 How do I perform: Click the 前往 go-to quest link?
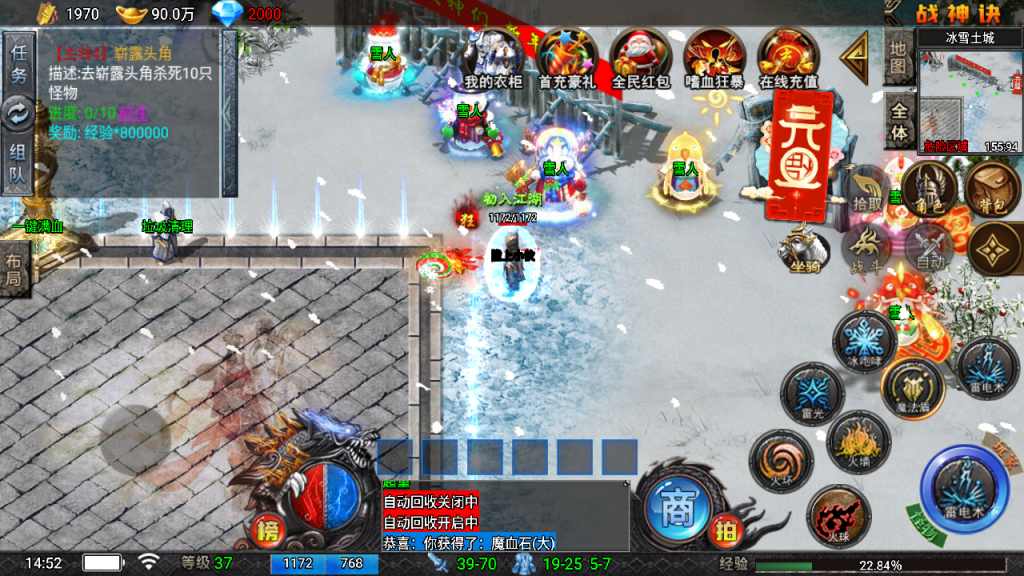[x=131, y=114]
